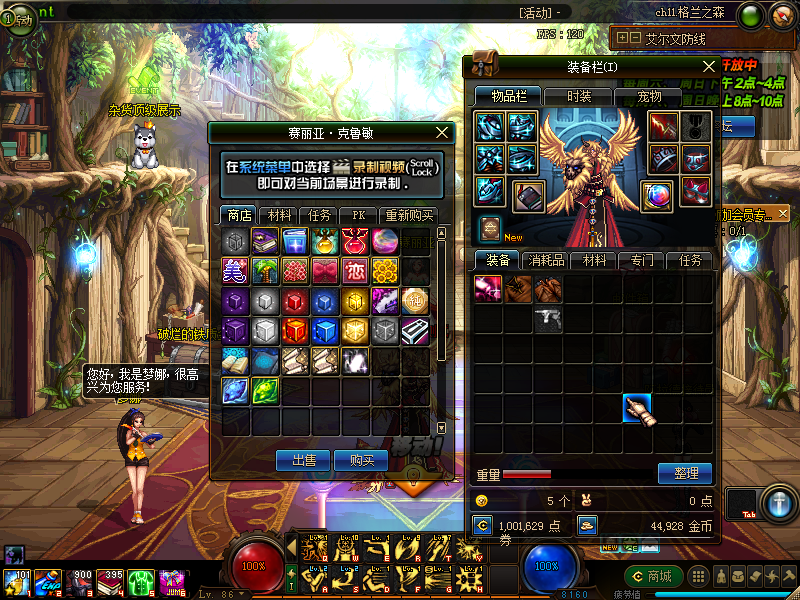The image size is (800, 600).
Task: Click the 整理 sort button
Action: pyautogui.click(x=685, y=473)
